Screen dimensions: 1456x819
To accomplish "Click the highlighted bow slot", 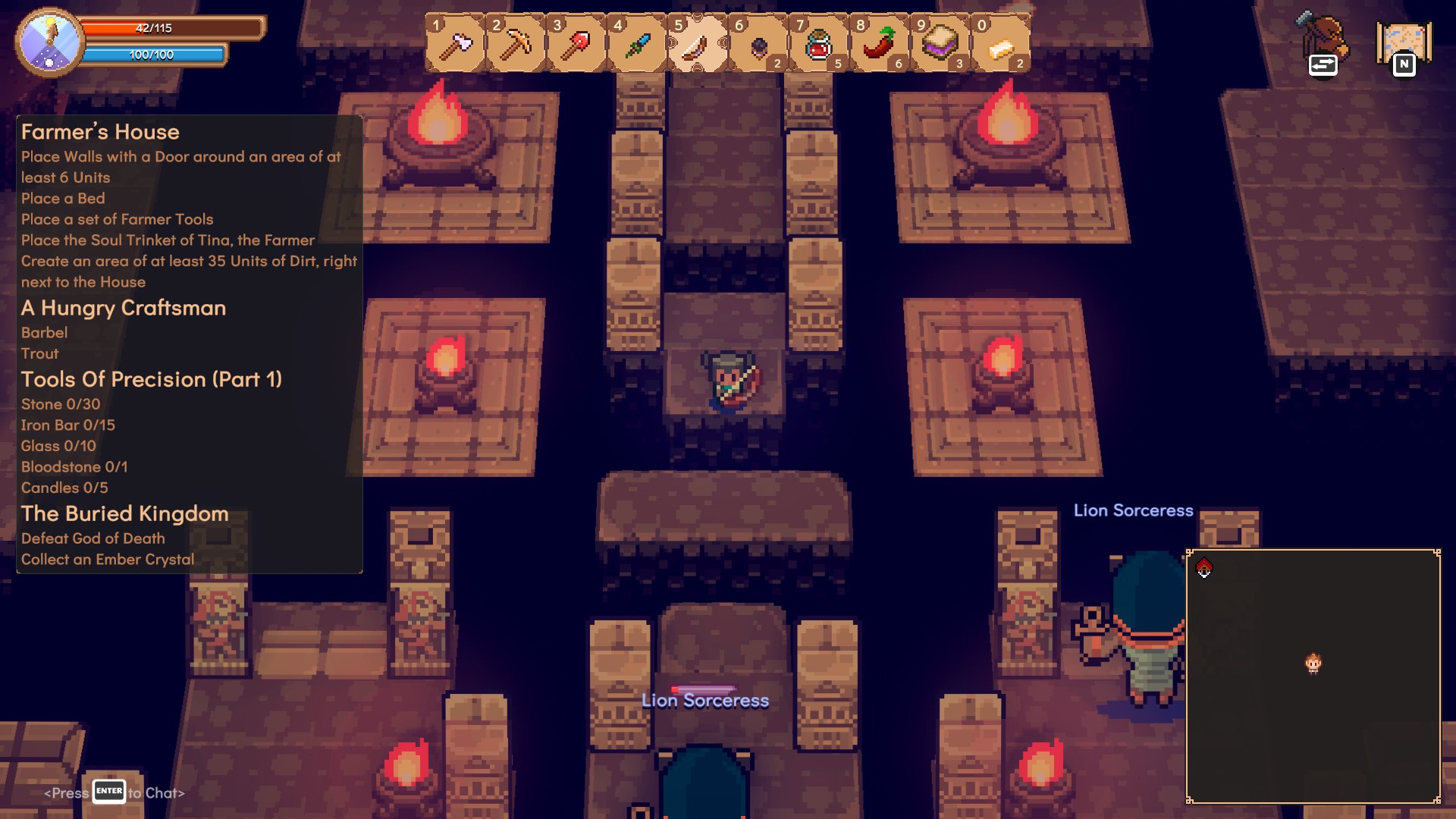I will pos(698,45).
